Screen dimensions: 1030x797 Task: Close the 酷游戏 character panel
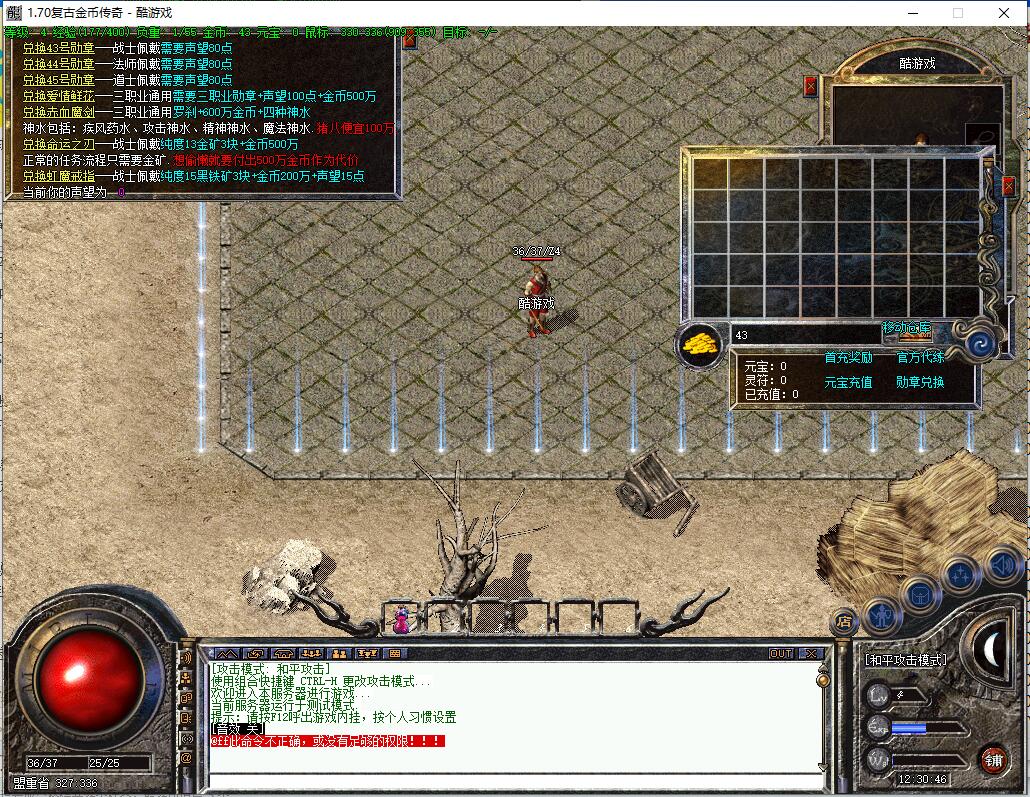point(810,86)
